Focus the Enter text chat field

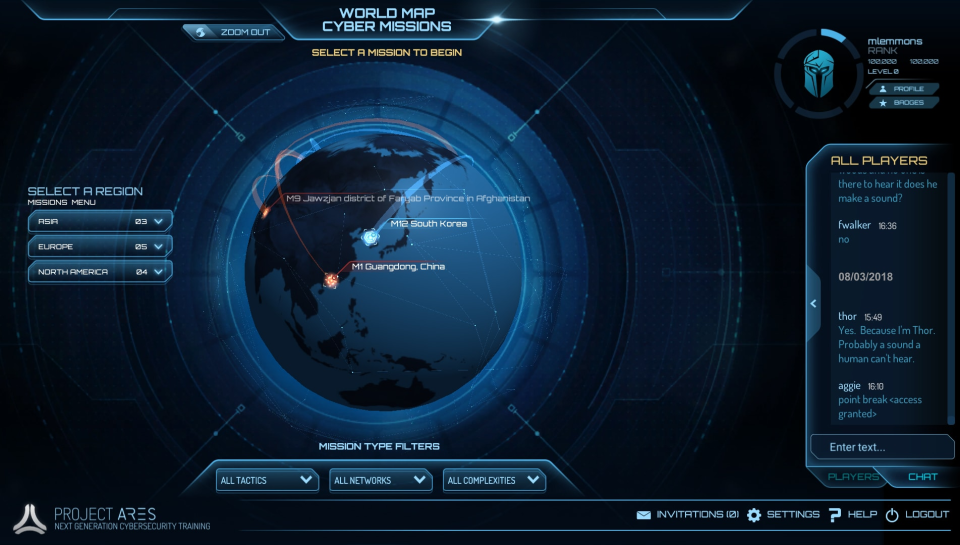click(880, 447)
